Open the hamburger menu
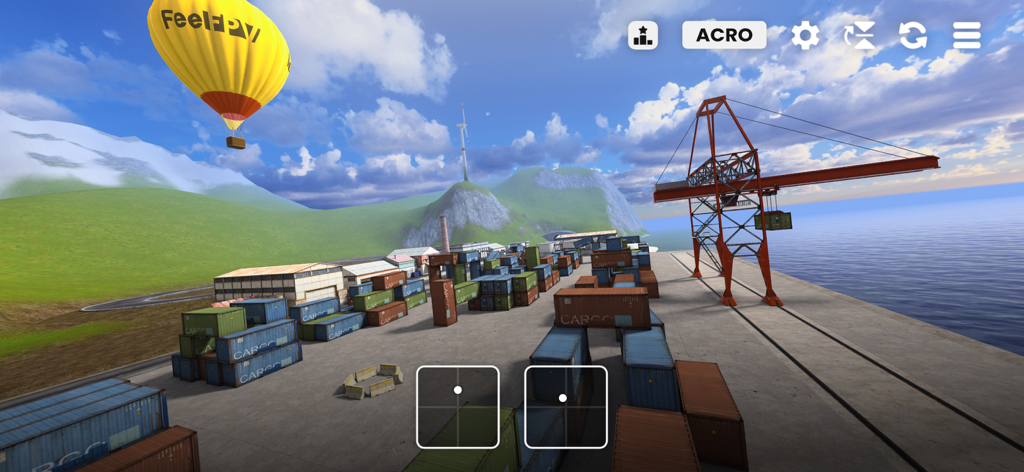This screenshot has height=472, width=1024. [x=966, y=36]
